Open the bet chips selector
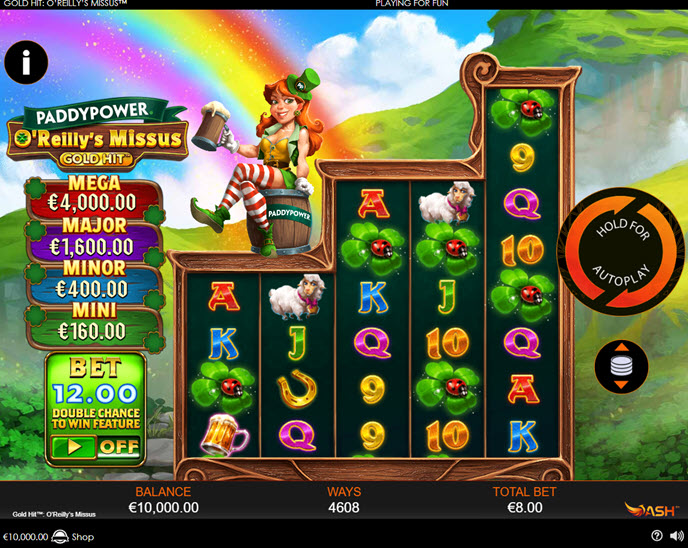 coord(621,365)
